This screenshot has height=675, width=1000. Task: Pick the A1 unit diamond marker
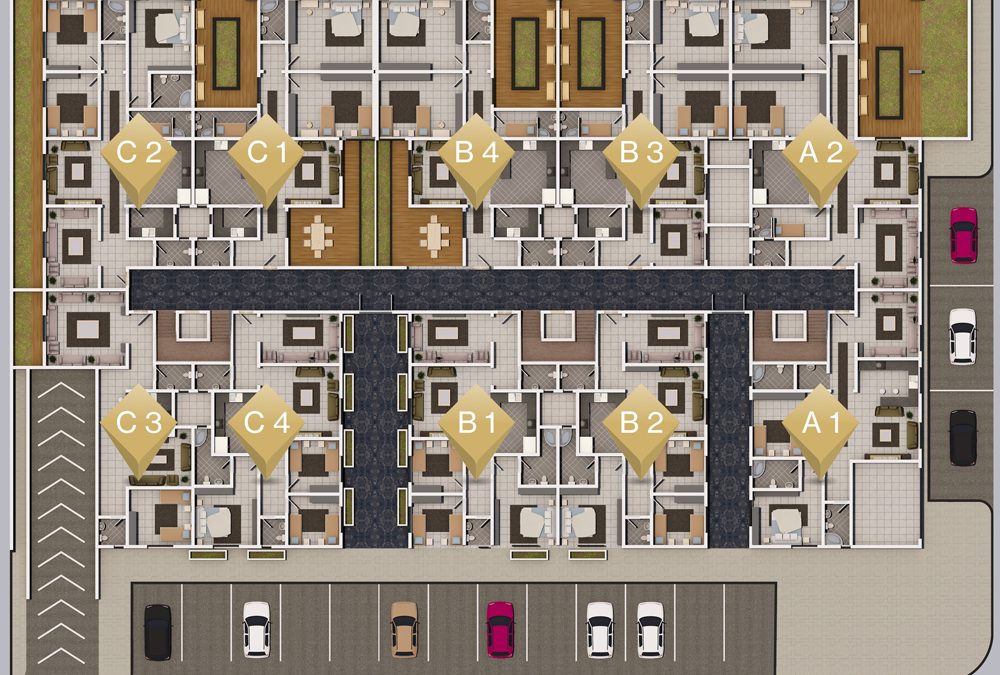click(x=820, y=424)
